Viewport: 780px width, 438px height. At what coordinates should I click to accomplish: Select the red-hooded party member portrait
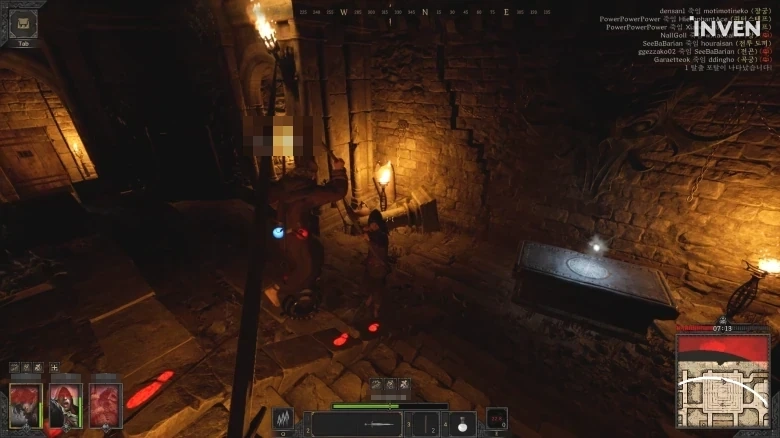click(65, 405)
